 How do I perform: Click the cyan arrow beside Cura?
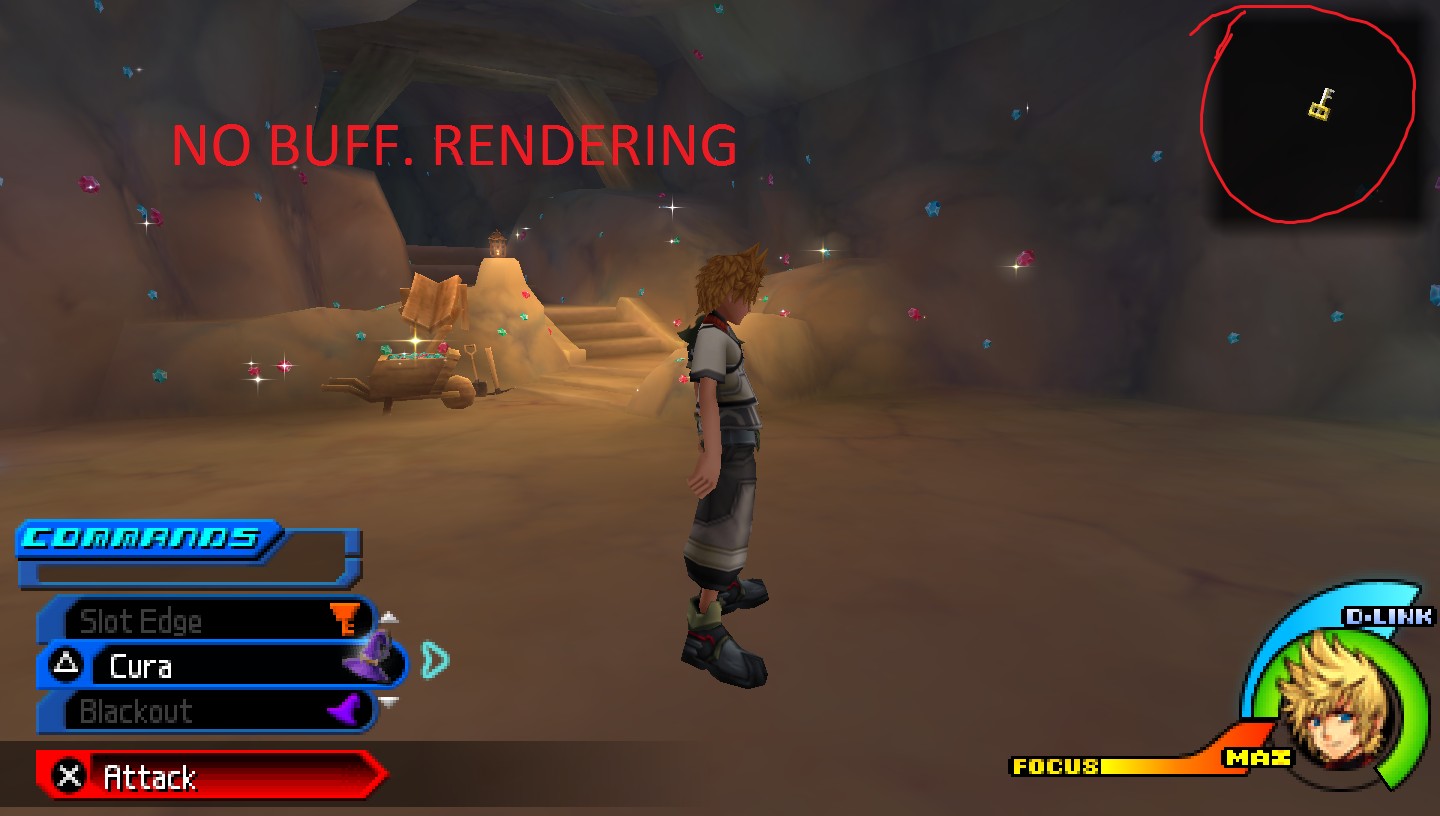[x=435, y=659]
